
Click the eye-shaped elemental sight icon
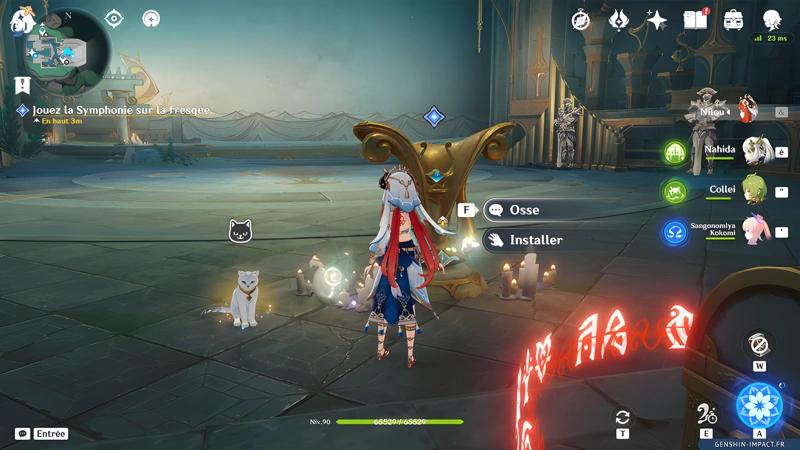coord(114,18)
